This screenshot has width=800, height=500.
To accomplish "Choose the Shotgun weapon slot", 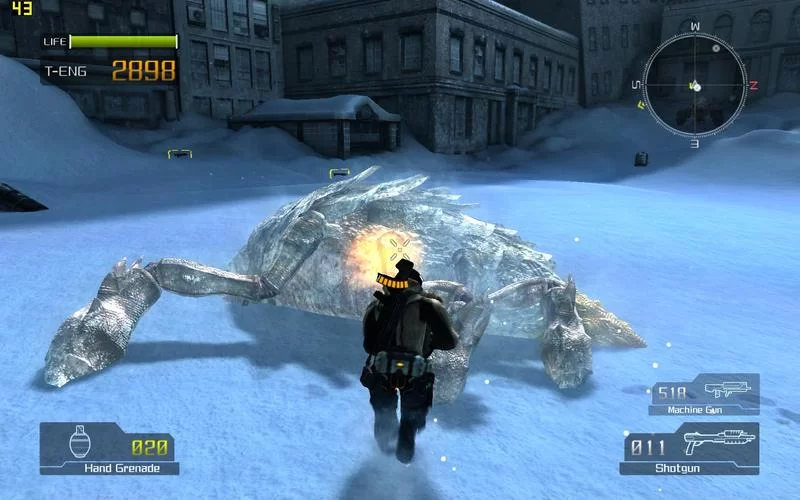I will click(690, 447).
